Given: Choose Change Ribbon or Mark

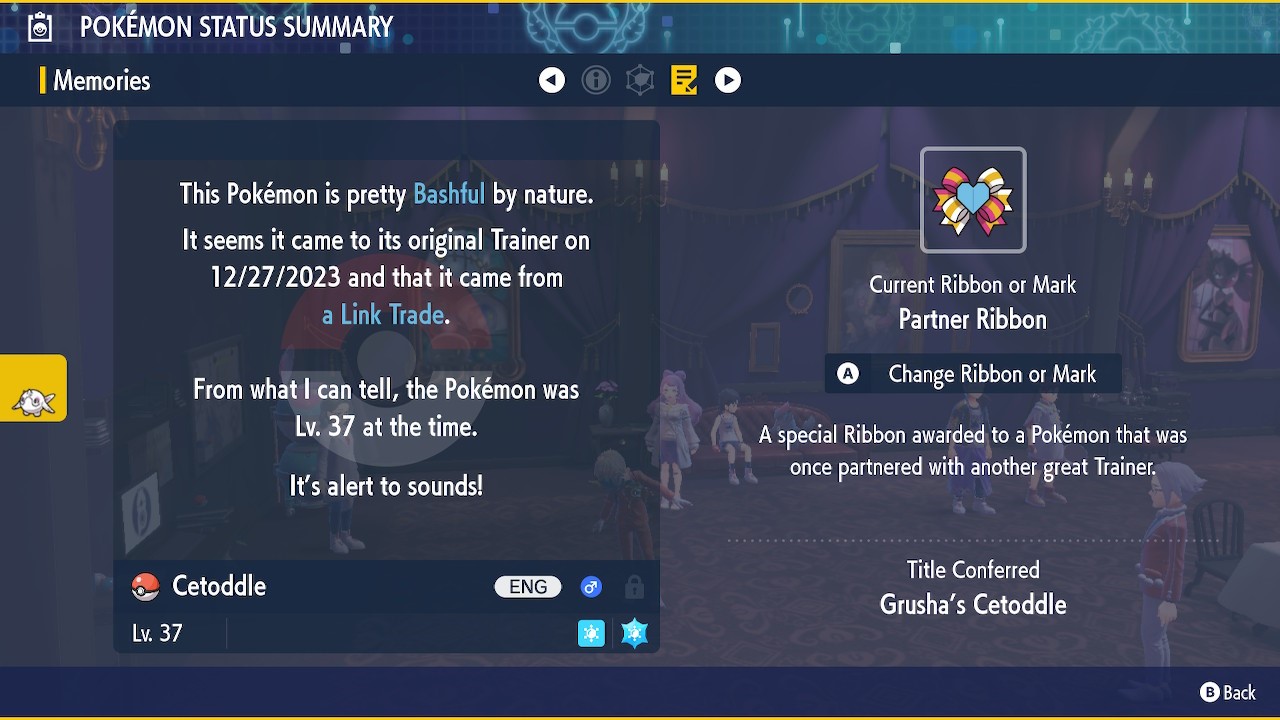Looking at the screenshot, I should [972, 374].
